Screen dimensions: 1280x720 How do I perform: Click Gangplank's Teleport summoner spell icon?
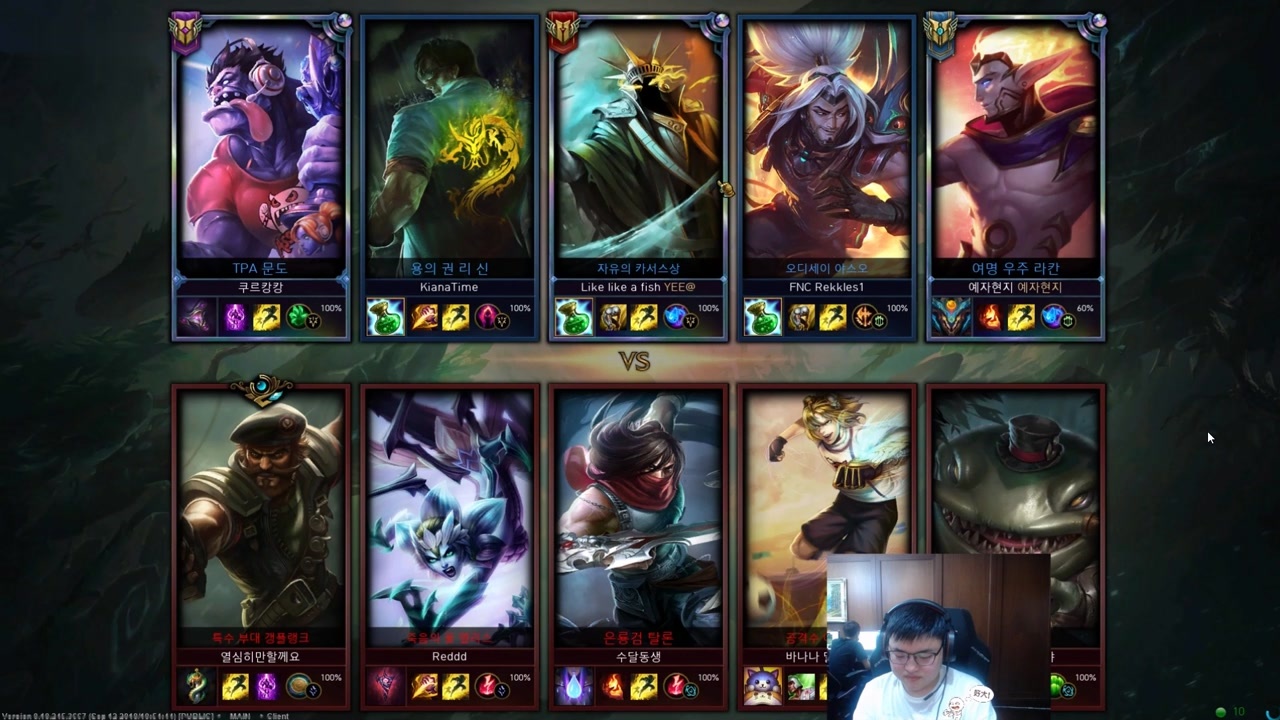pos(267,687)
